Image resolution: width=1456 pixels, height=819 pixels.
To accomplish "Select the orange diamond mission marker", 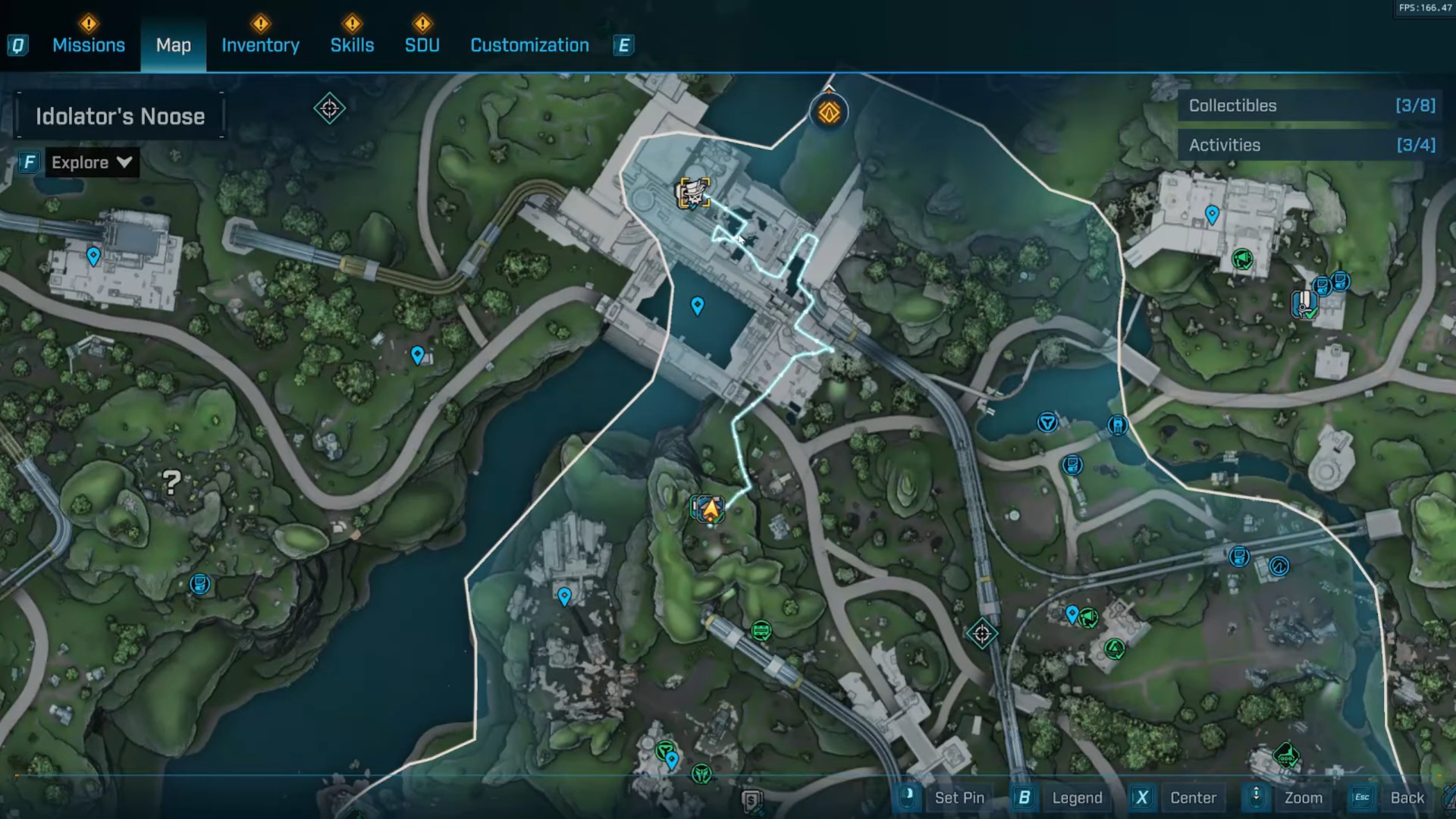I will [x=829, y=113].
